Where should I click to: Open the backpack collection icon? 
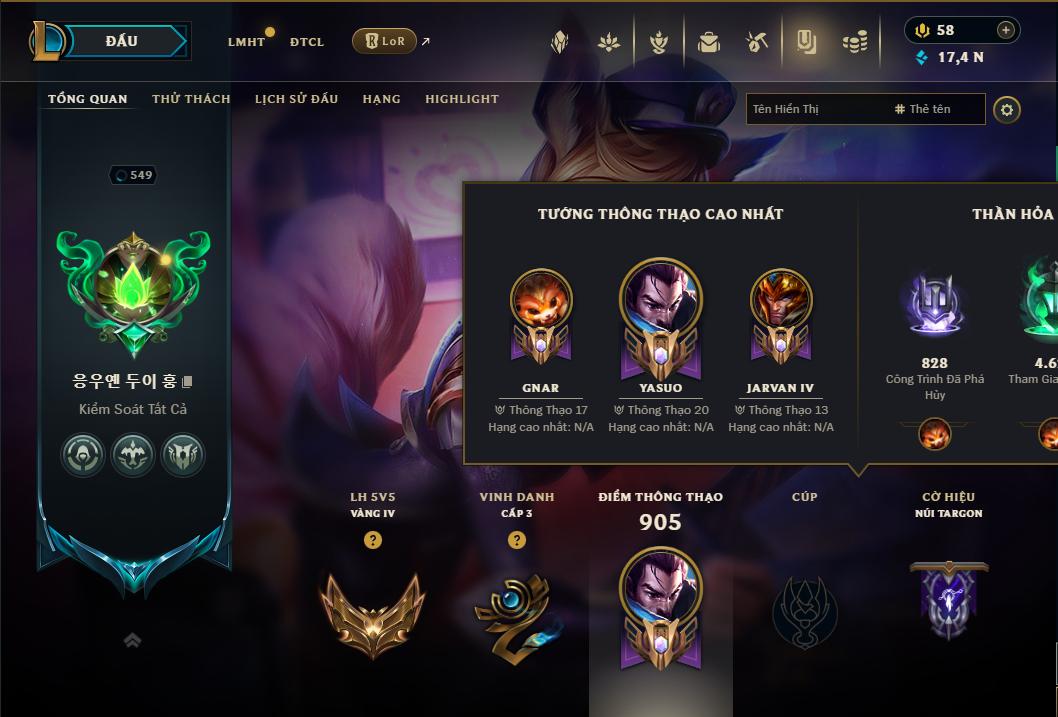click(709, 42)
